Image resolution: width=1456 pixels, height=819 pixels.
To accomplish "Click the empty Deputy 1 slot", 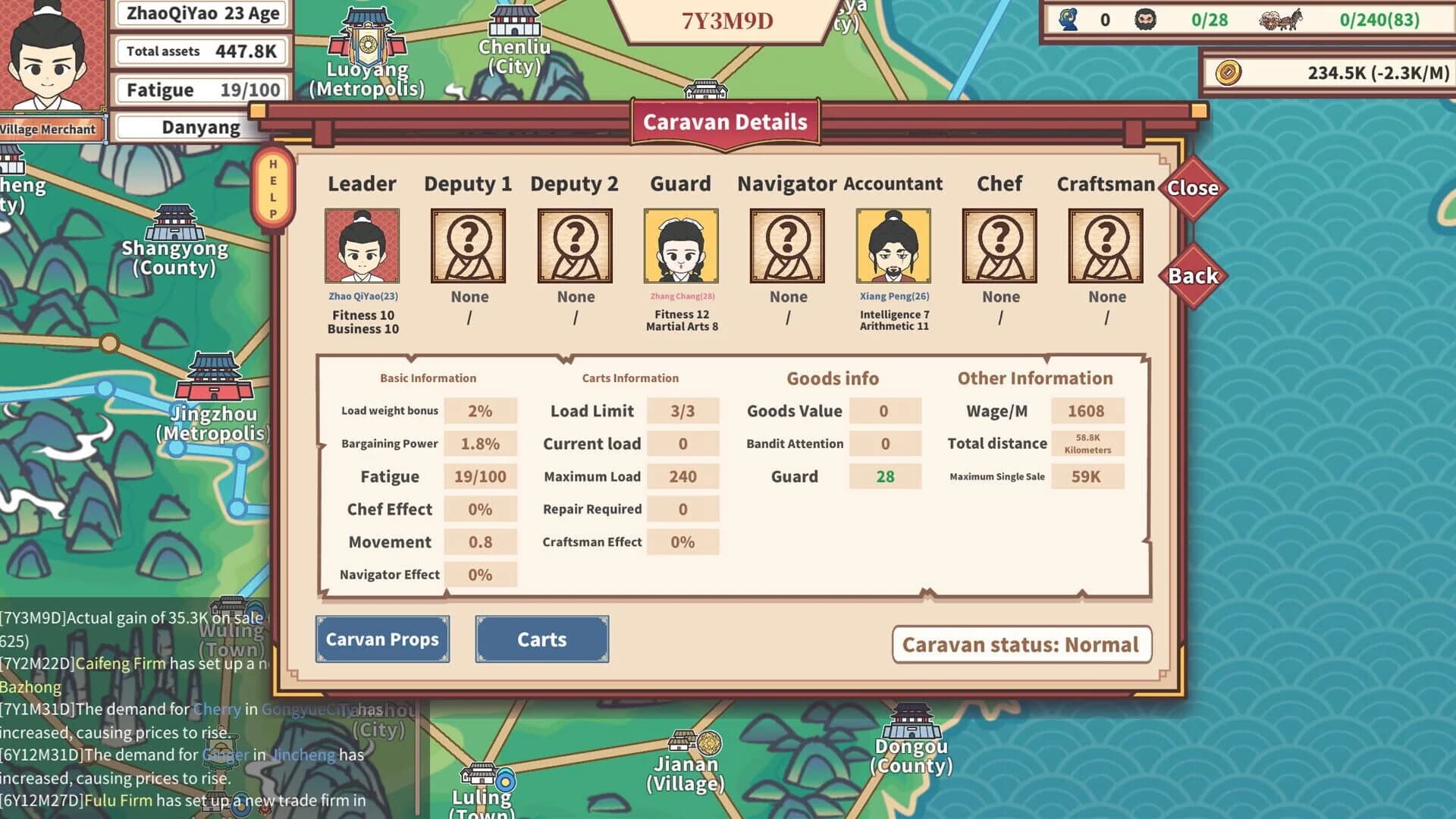I will click(468, 246).
